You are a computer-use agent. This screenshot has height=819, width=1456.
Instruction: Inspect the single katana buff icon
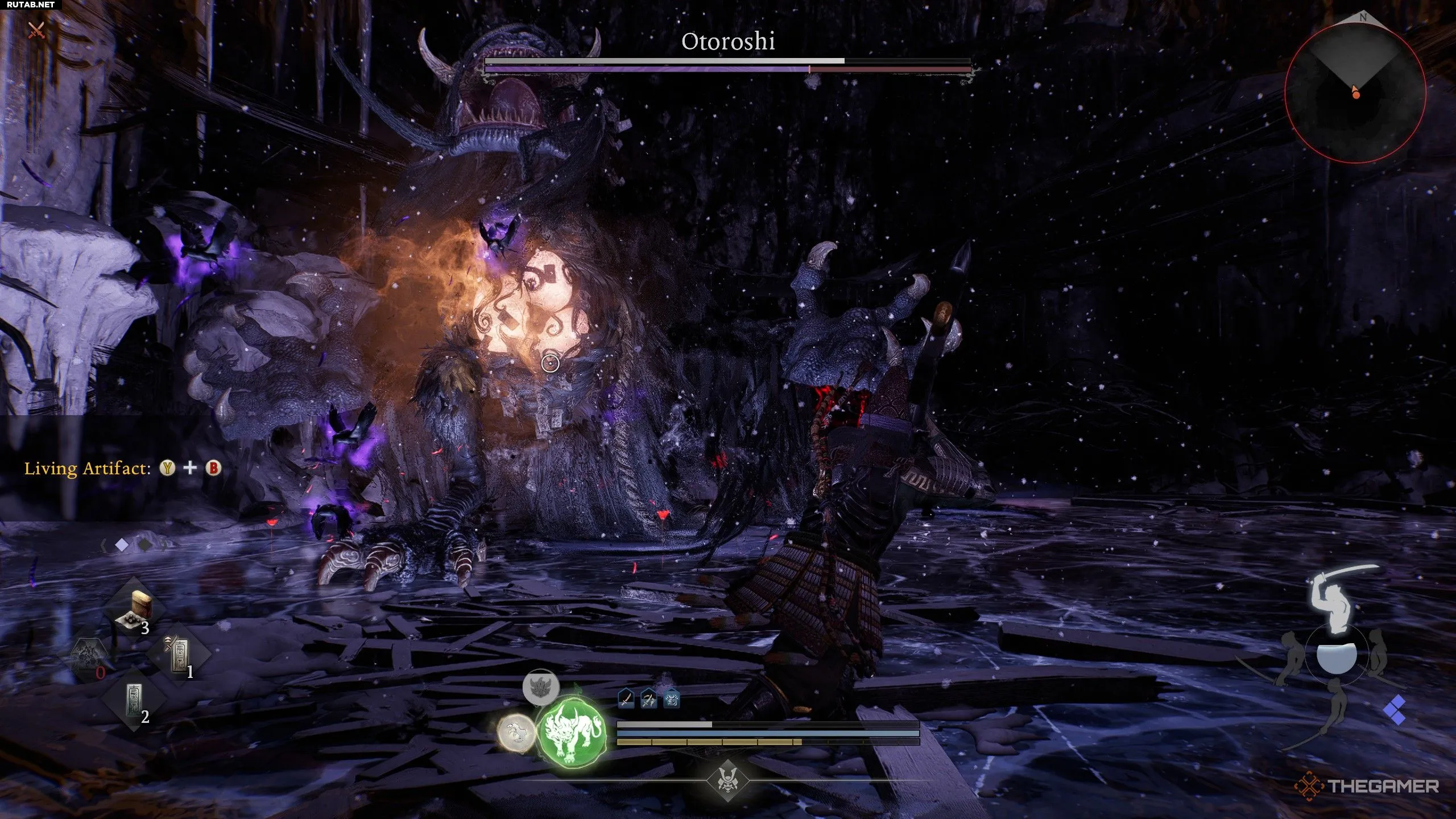click(x=626, y=699)
